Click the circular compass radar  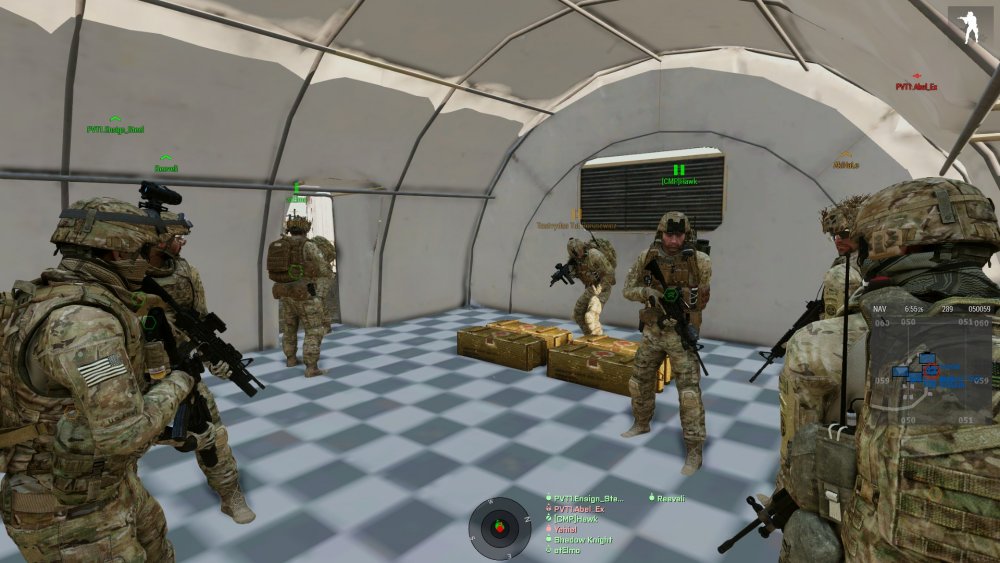click(500, 527)
